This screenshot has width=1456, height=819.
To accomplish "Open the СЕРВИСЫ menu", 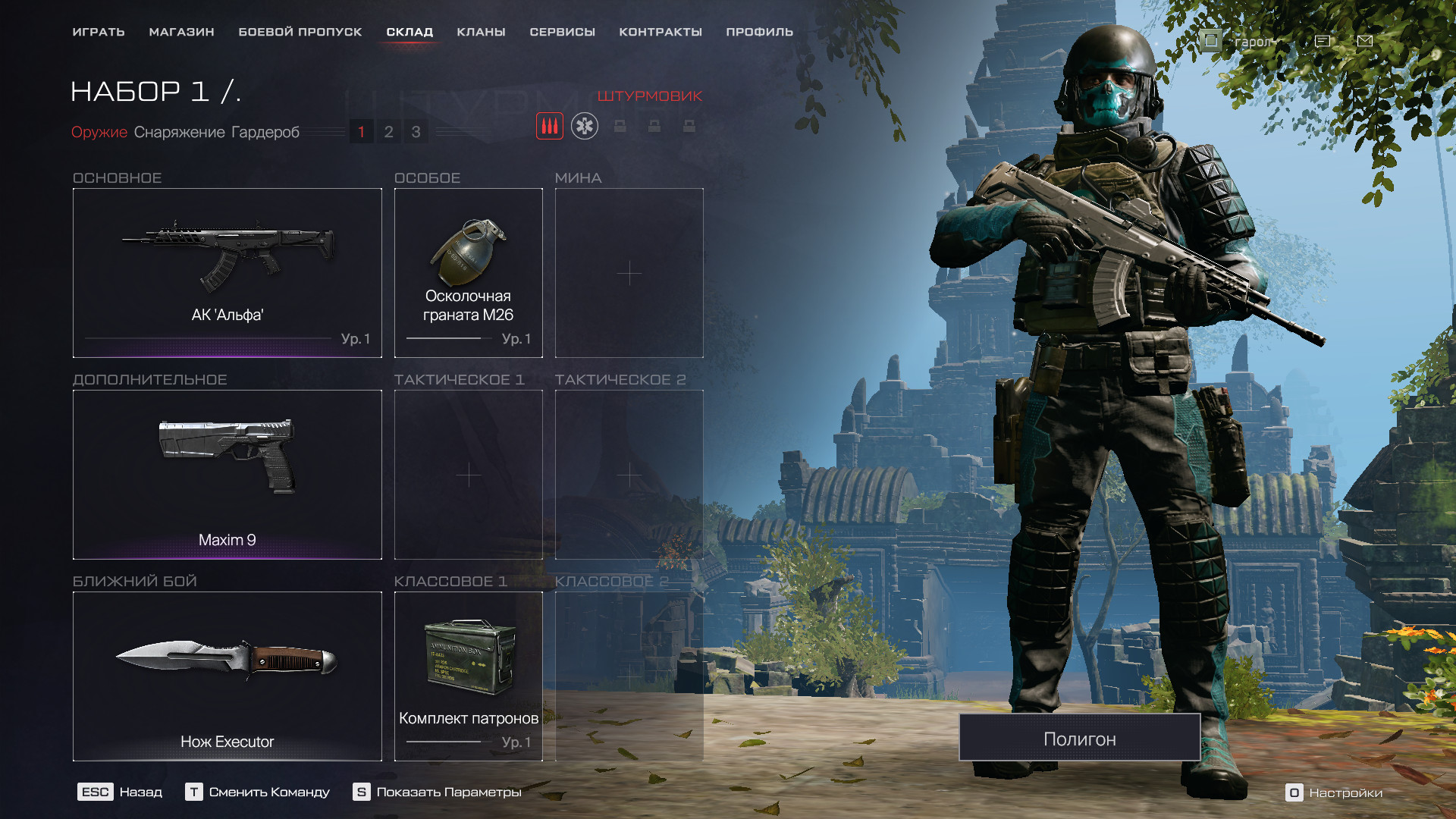I will point(562,32).
